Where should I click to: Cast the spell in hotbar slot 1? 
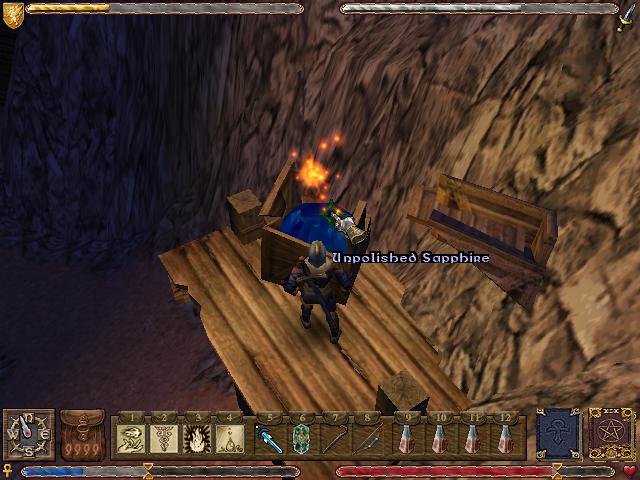pos(130,437)
